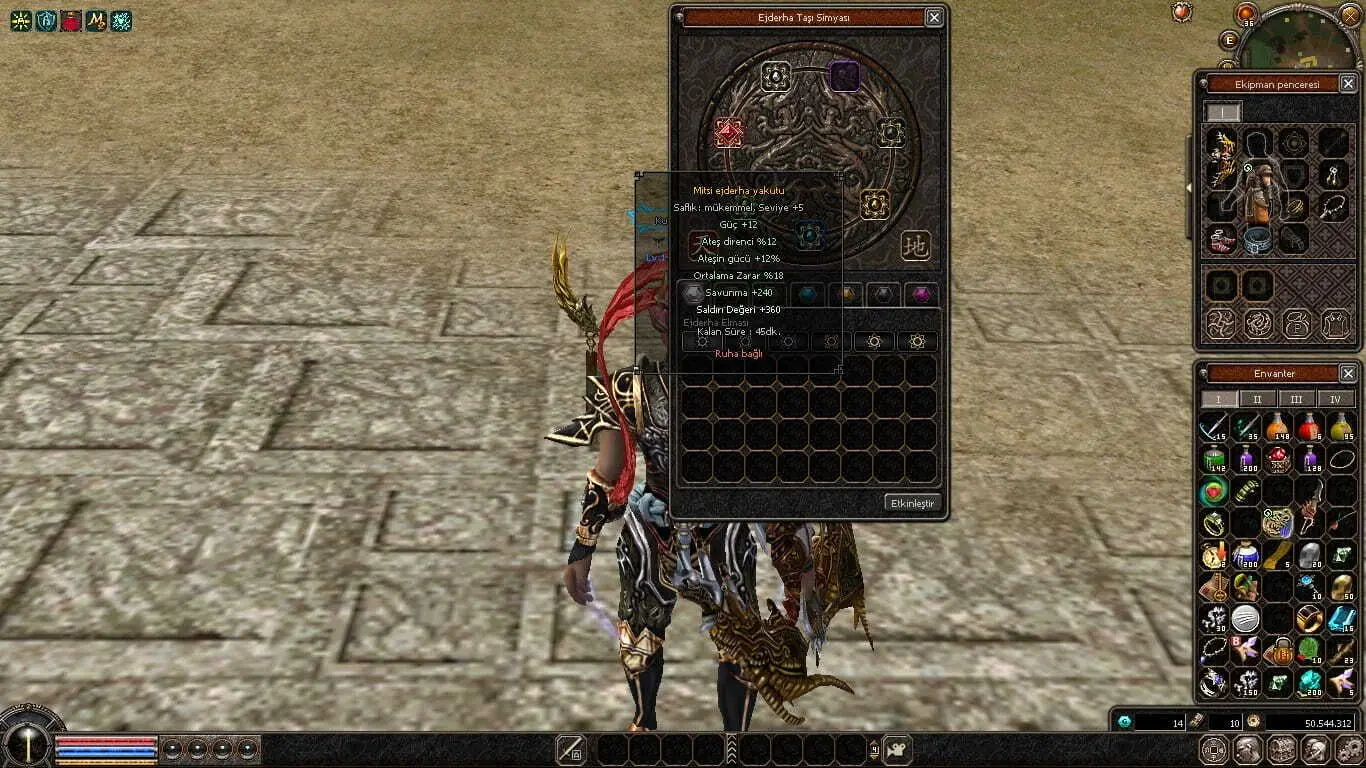Click the Etkinleştir button

pyautogui.click(x=911, y=503)
